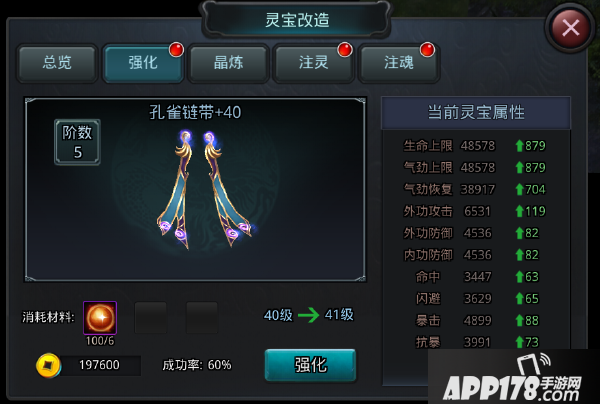Click the teal 强化 enhance button

point(310,365)
